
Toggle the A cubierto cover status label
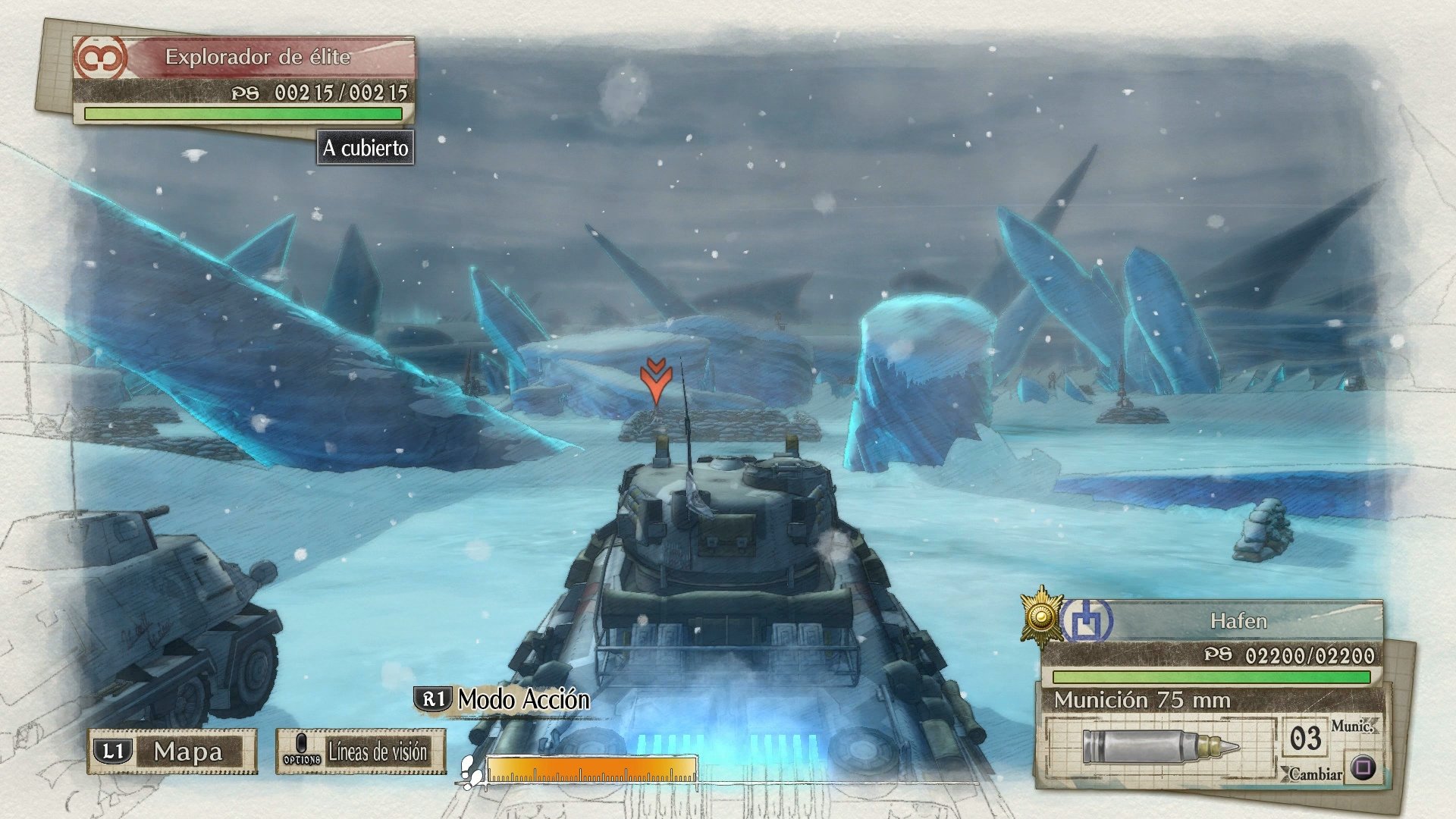pos(367,149)
